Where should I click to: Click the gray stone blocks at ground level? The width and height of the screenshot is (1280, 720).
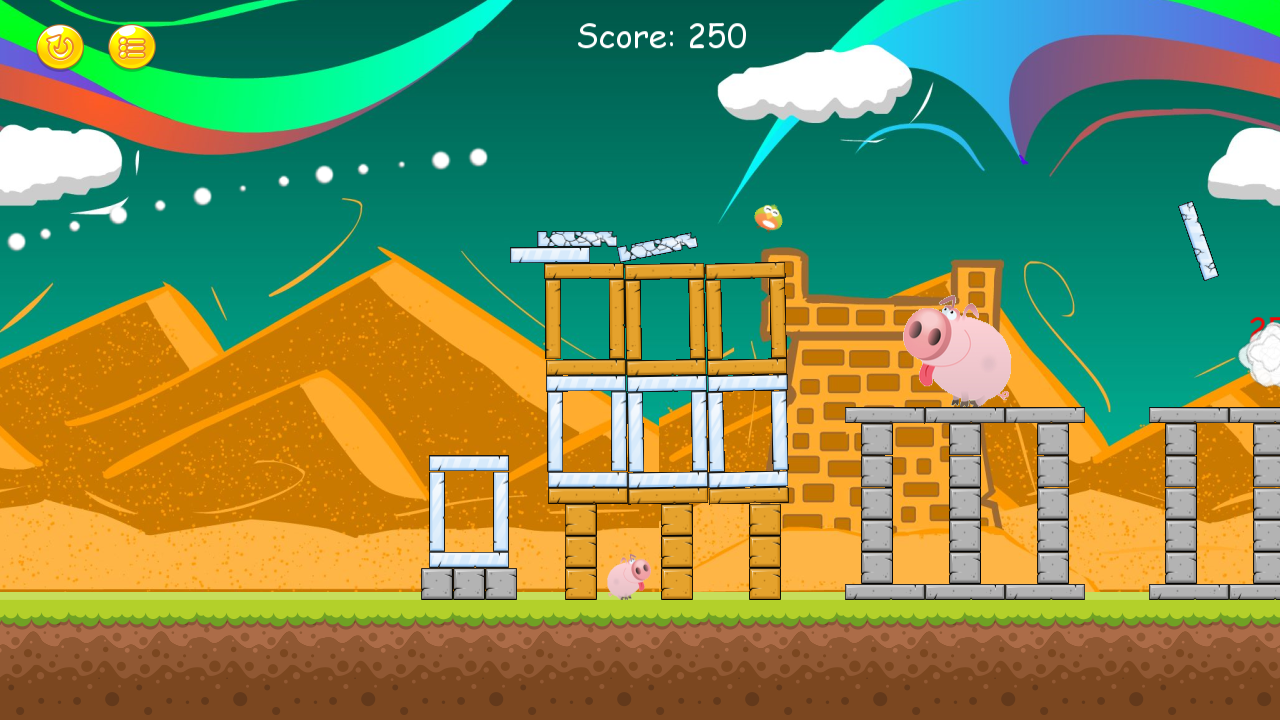(x=470, y=582)
